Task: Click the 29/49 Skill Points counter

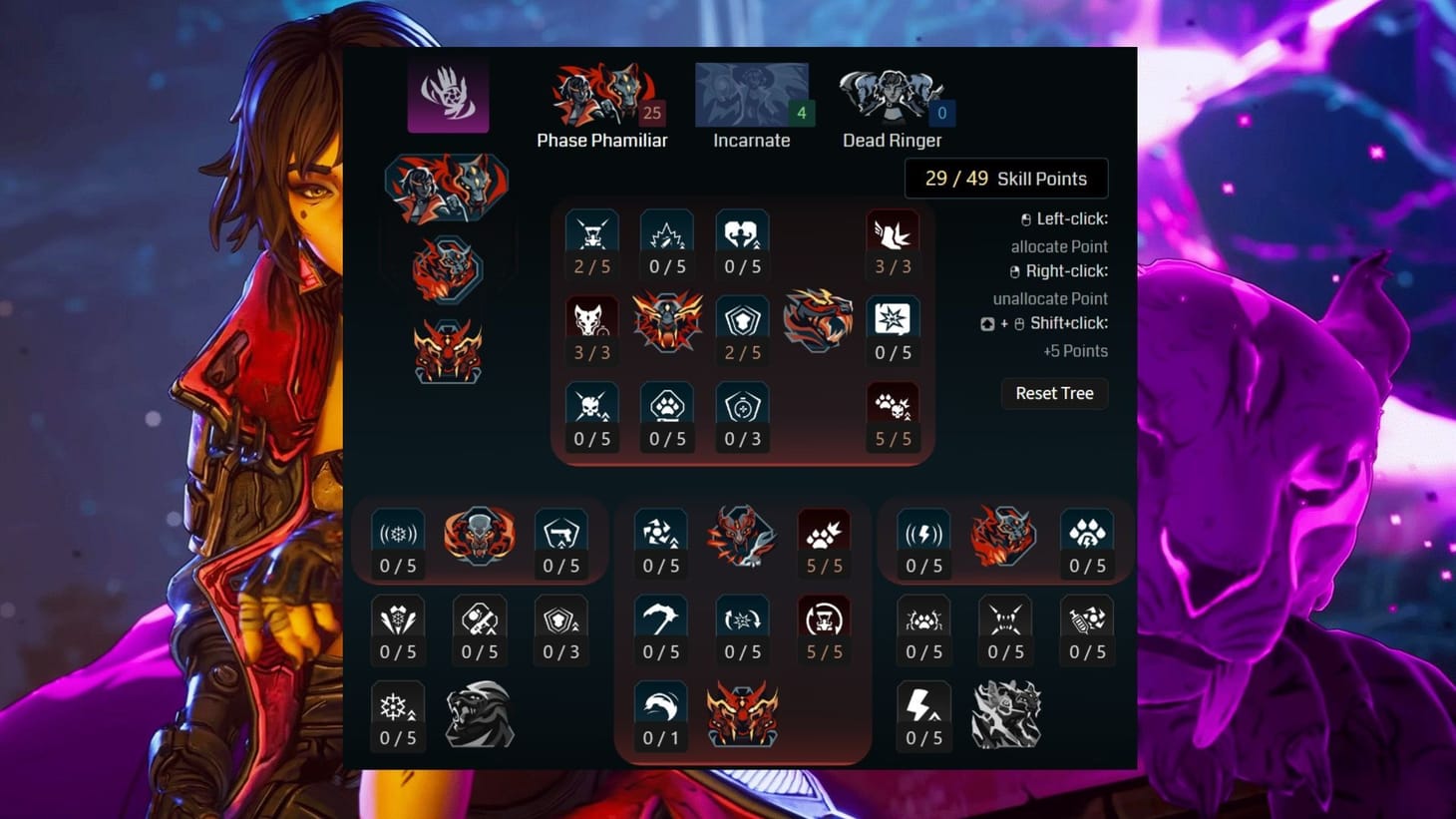Action: coord(1006,178)
